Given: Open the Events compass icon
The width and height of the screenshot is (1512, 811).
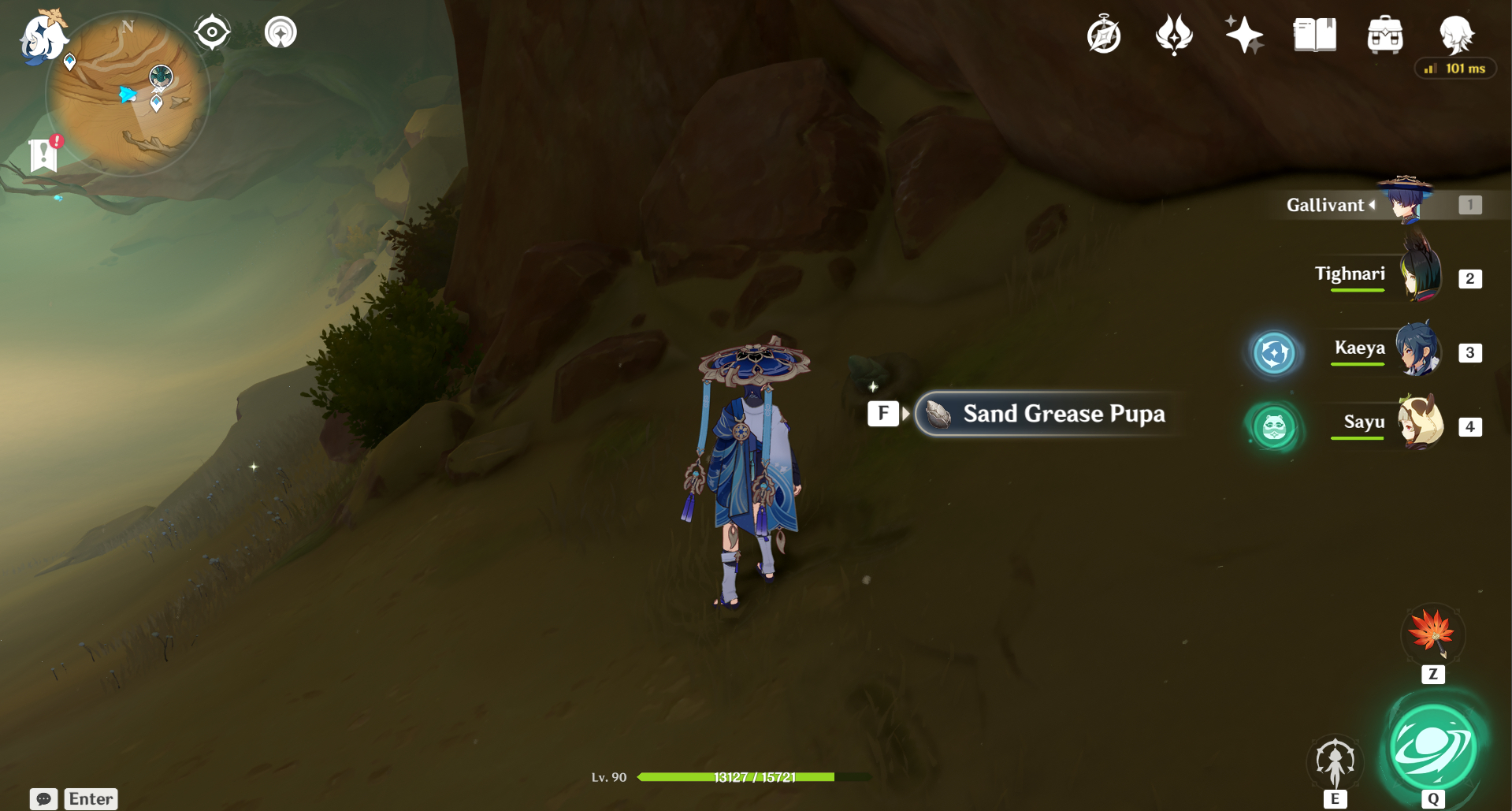Looking at the screenshot, I should point(1103,34).
